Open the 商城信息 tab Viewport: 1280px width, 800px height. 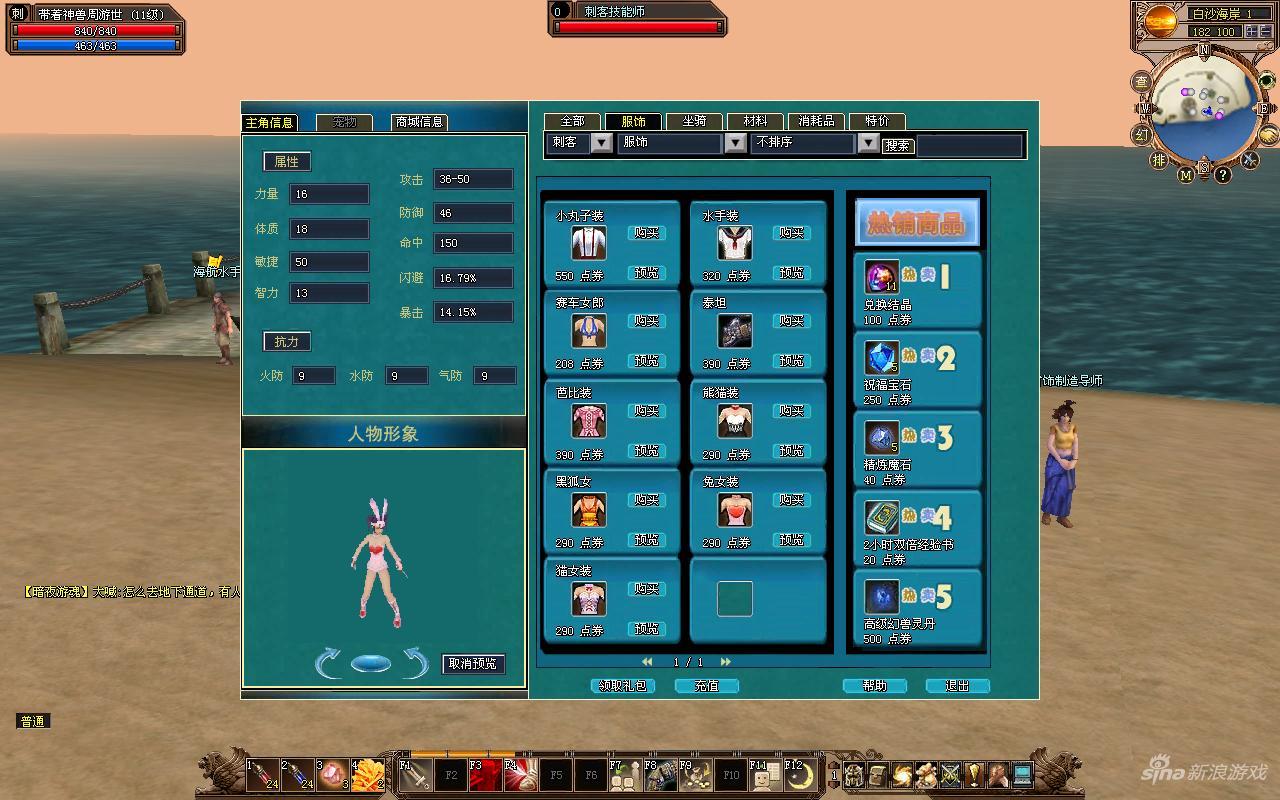(419, 122)
